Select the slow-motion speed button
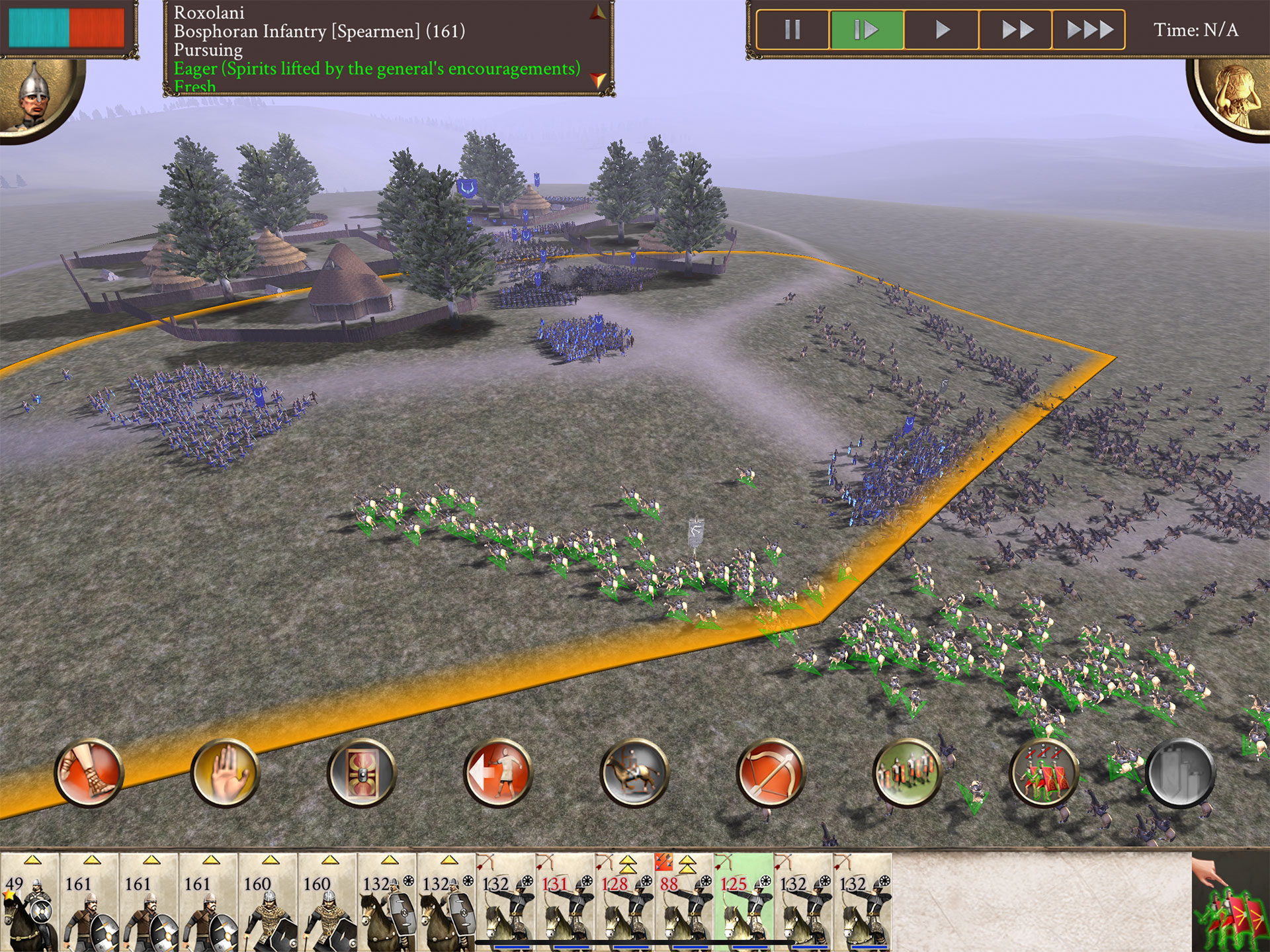The height and width of the screenshot is (952, 1270). (x=867, y=30)
